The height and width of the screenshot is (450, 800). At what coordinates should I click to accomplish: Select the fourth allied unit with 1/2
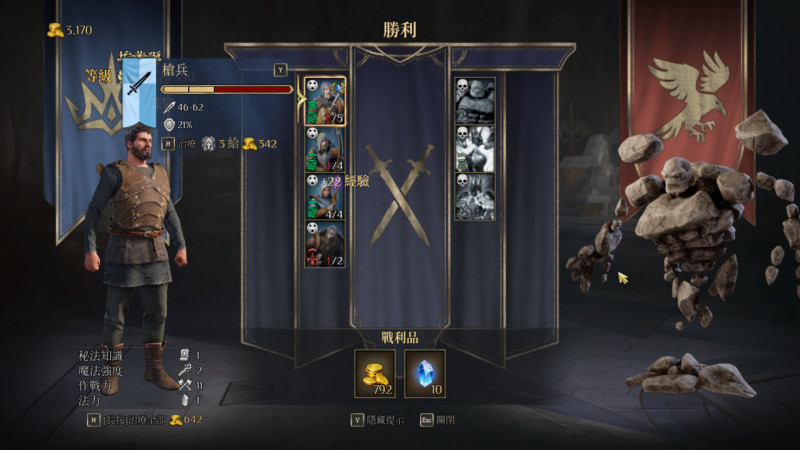pos(325,245)
